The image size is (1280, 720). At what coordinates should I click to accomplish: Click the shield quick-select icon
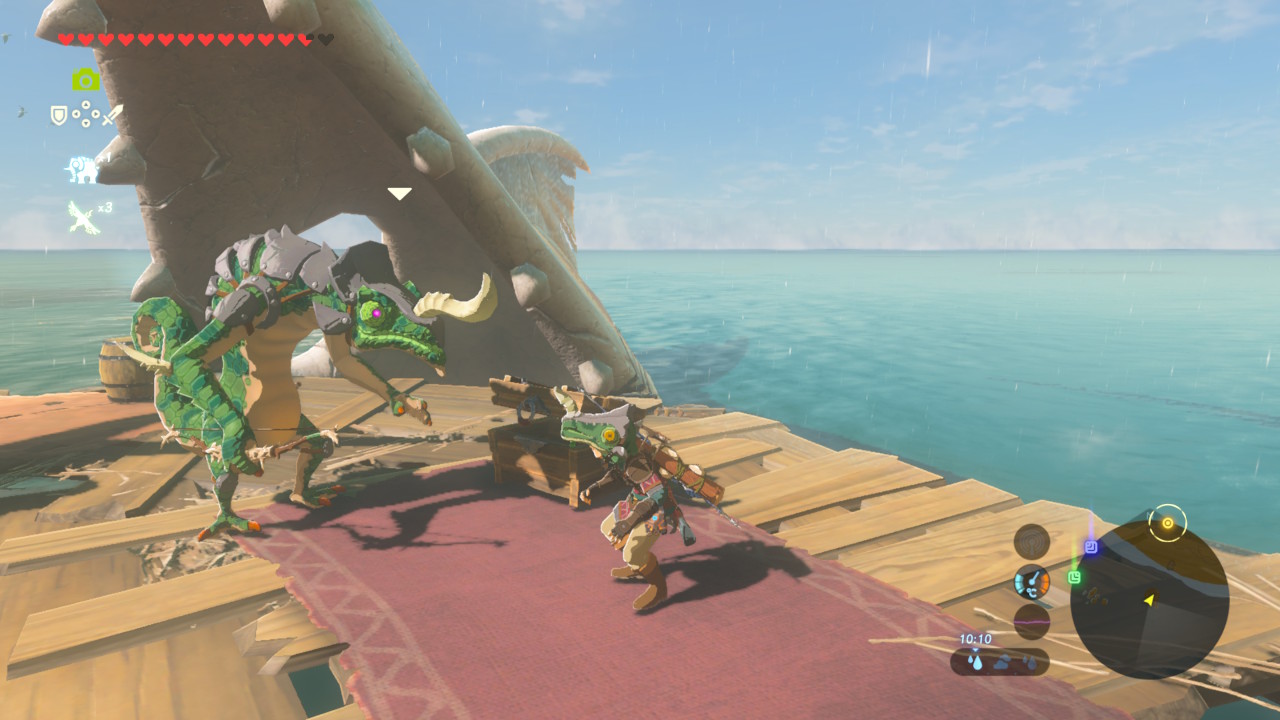[59, 116]
